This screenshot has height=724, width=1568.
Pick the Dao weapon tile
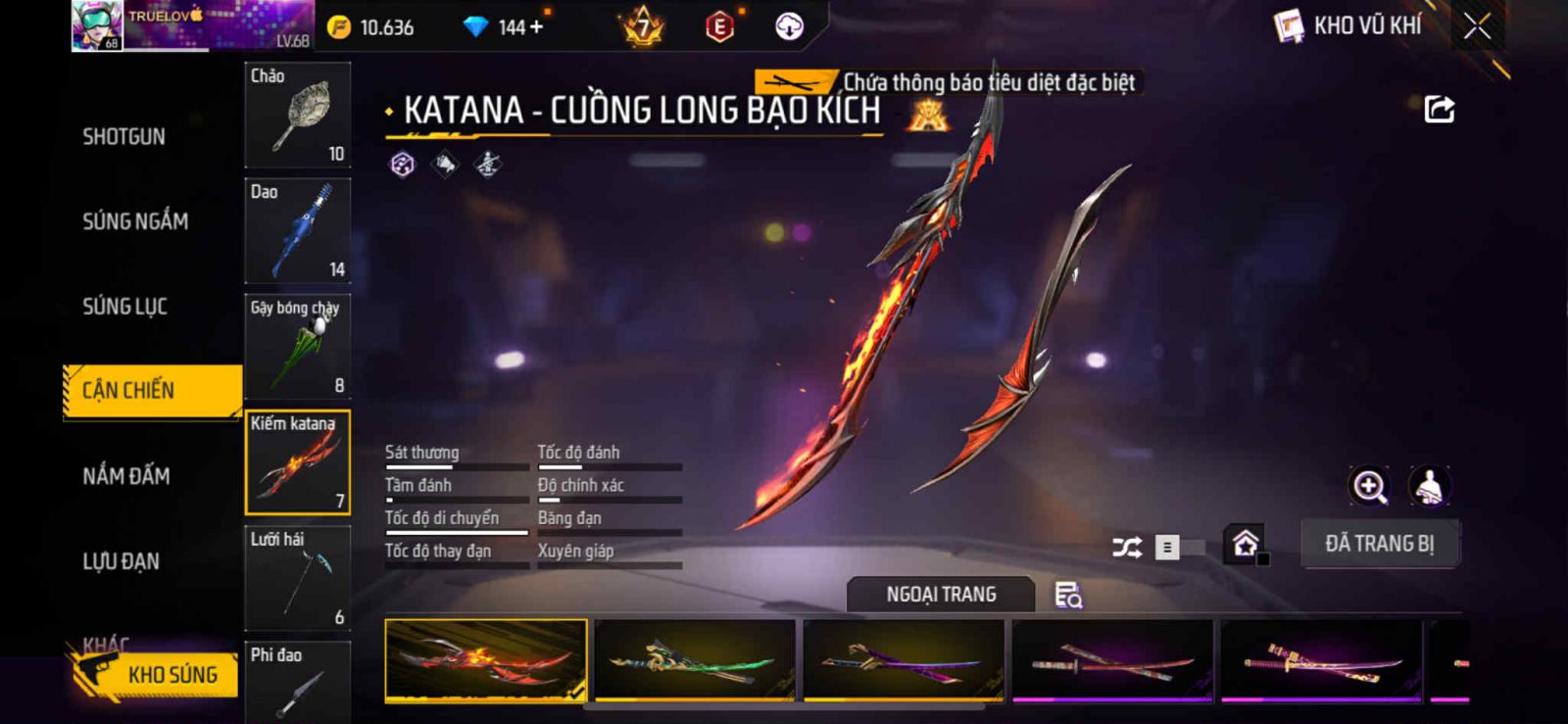297,231
